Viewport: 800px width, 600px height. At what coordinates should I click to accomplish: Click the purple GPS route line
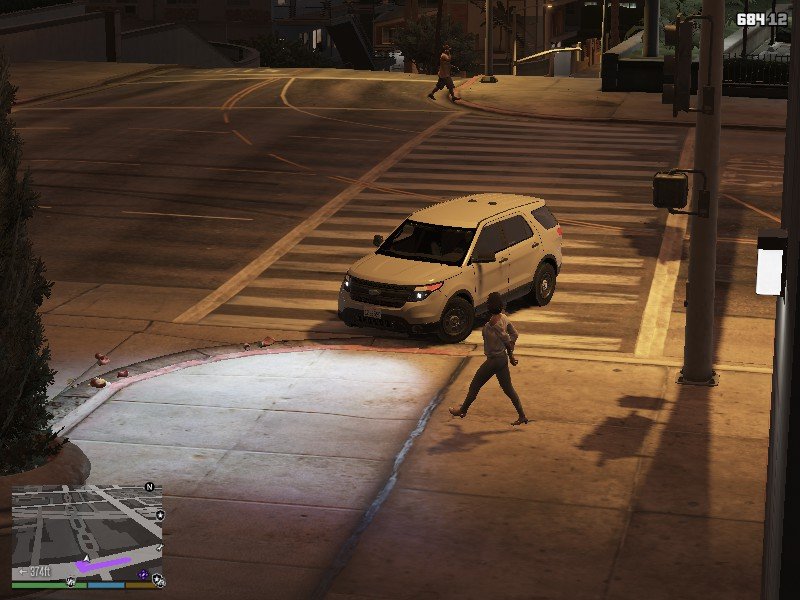(x=104, y=566)
